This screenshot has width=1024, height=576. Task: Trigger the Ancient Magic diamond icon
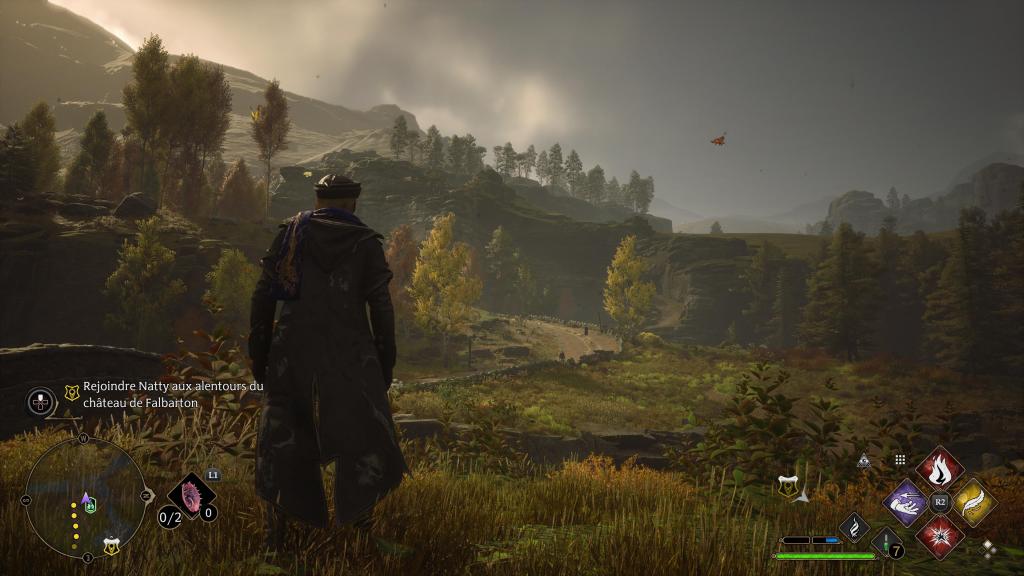tap(854, 527)
